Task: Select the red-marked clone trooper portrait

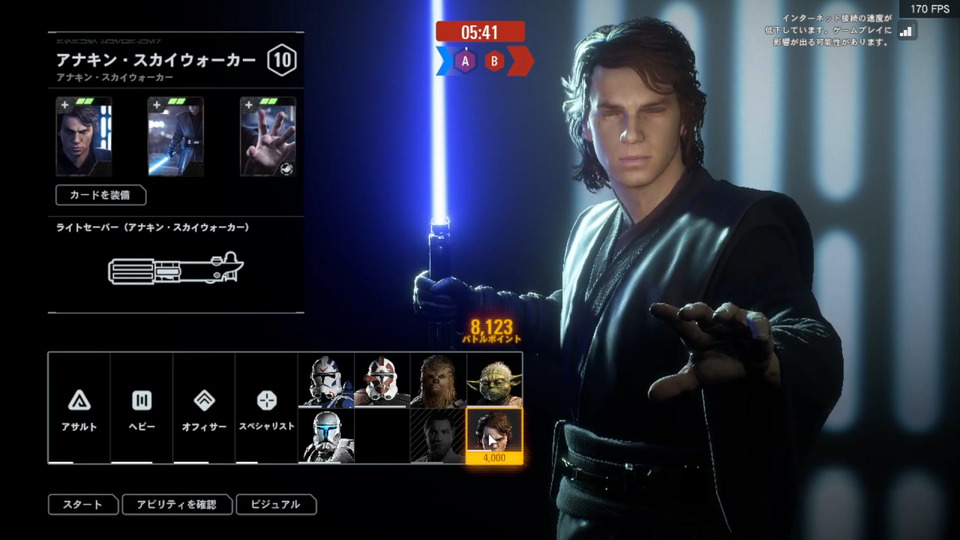Action: [382, 380]
